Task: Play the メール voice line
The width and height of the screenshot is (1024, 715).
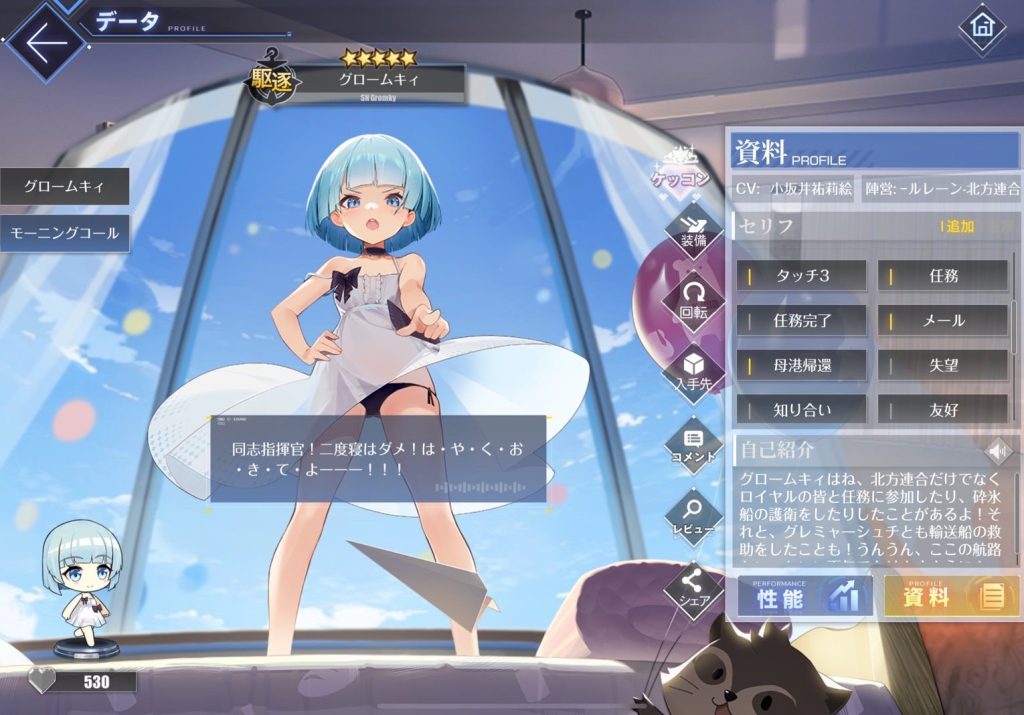Action: 943,321
